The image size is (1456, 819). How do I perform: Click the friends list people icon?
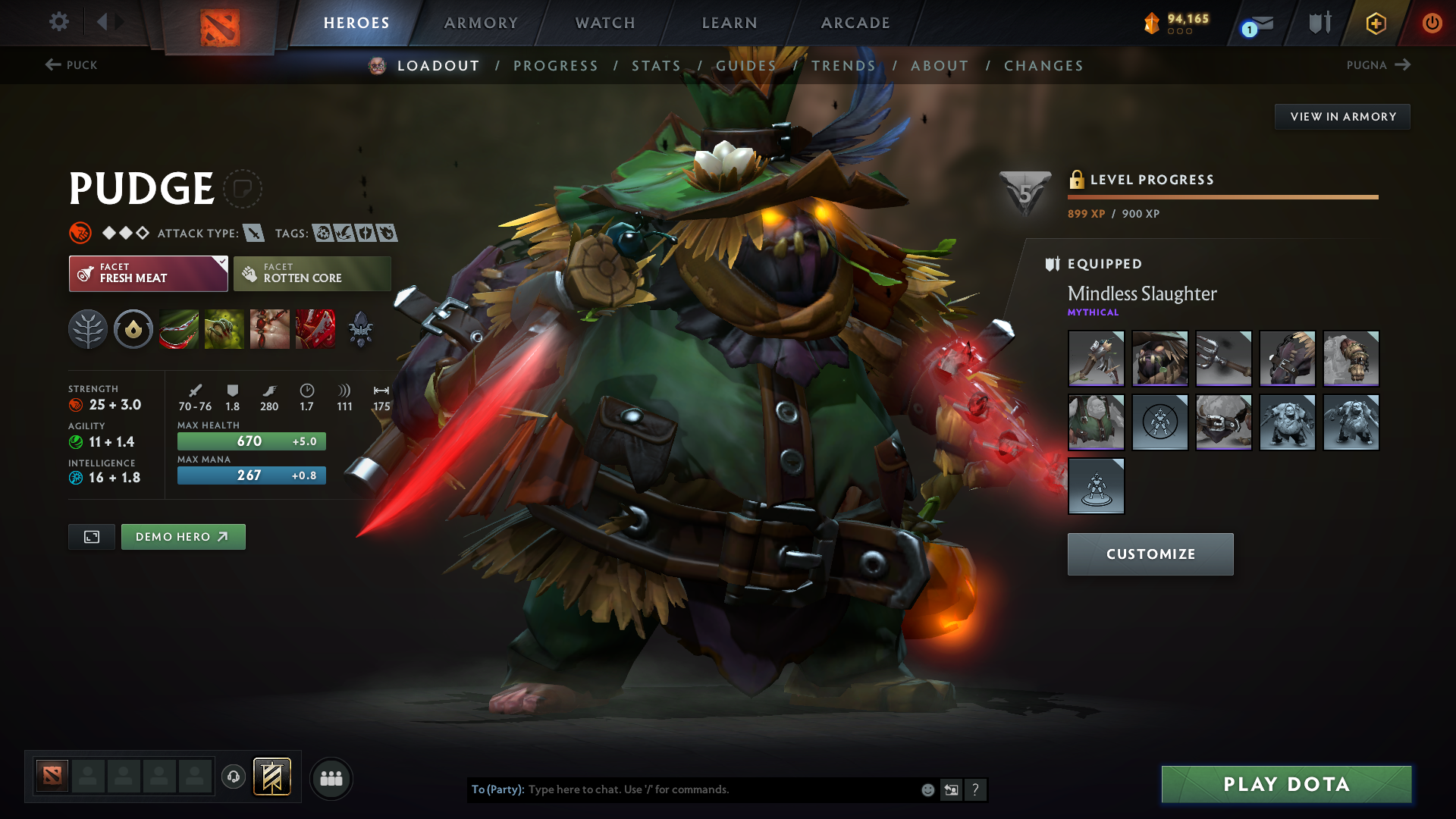coord(331,778)
